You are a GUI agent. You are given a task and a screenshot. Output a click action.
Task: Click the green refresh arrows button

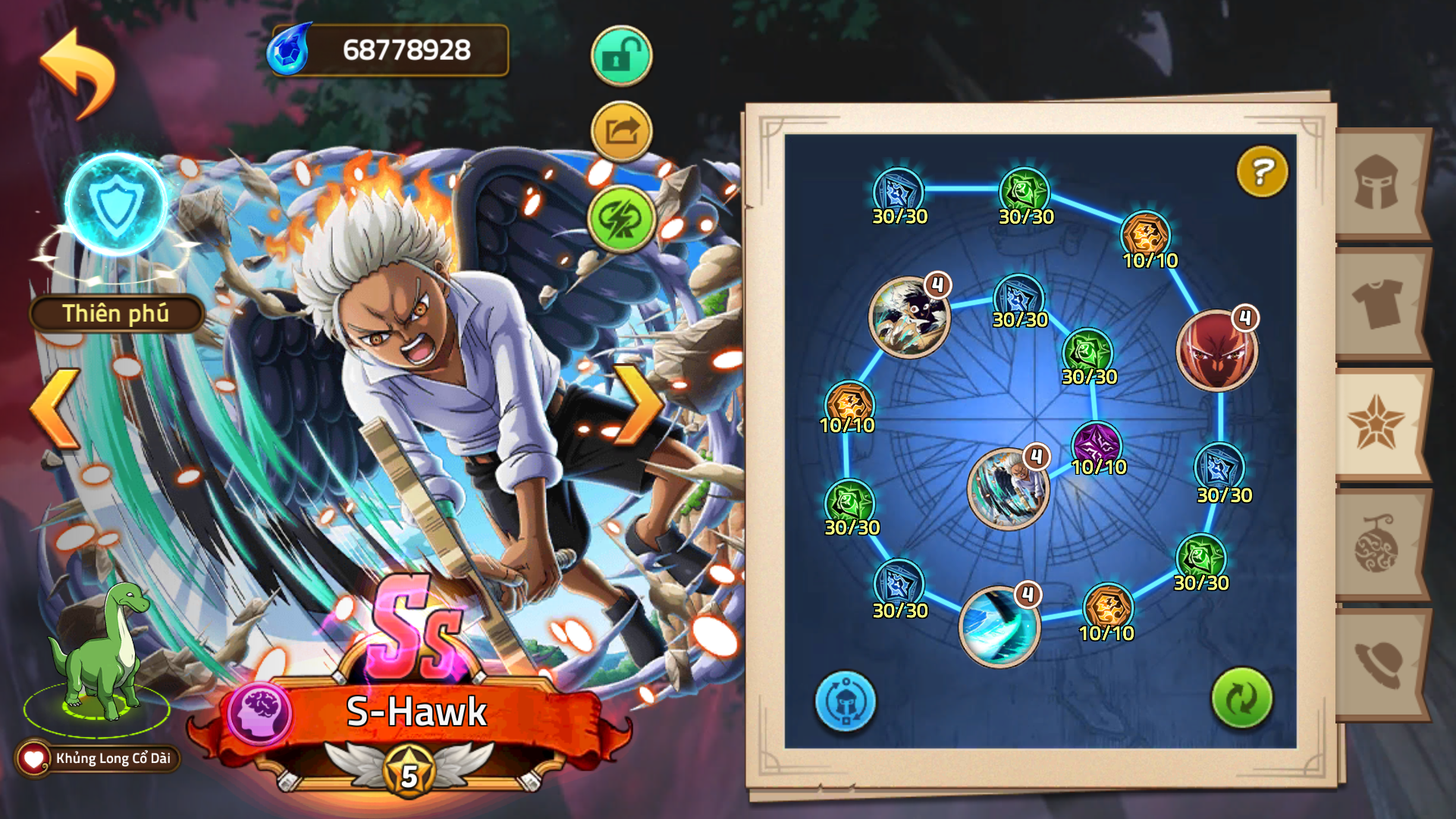click(1241, 698)
